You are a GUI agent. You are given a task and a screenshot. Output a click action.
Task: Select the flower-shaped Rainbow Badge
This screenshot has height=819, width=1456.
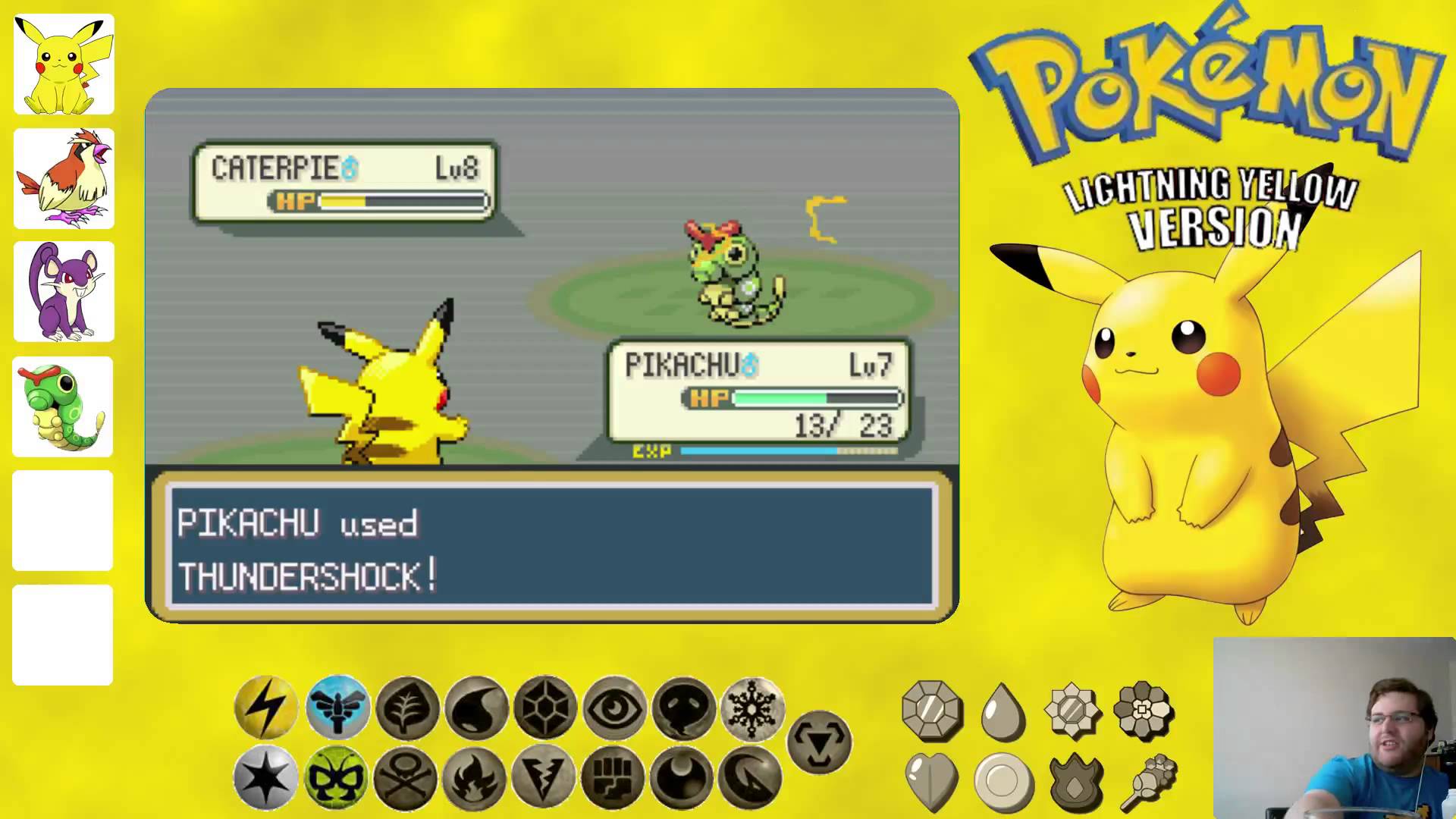click(x=1144, y=711)
